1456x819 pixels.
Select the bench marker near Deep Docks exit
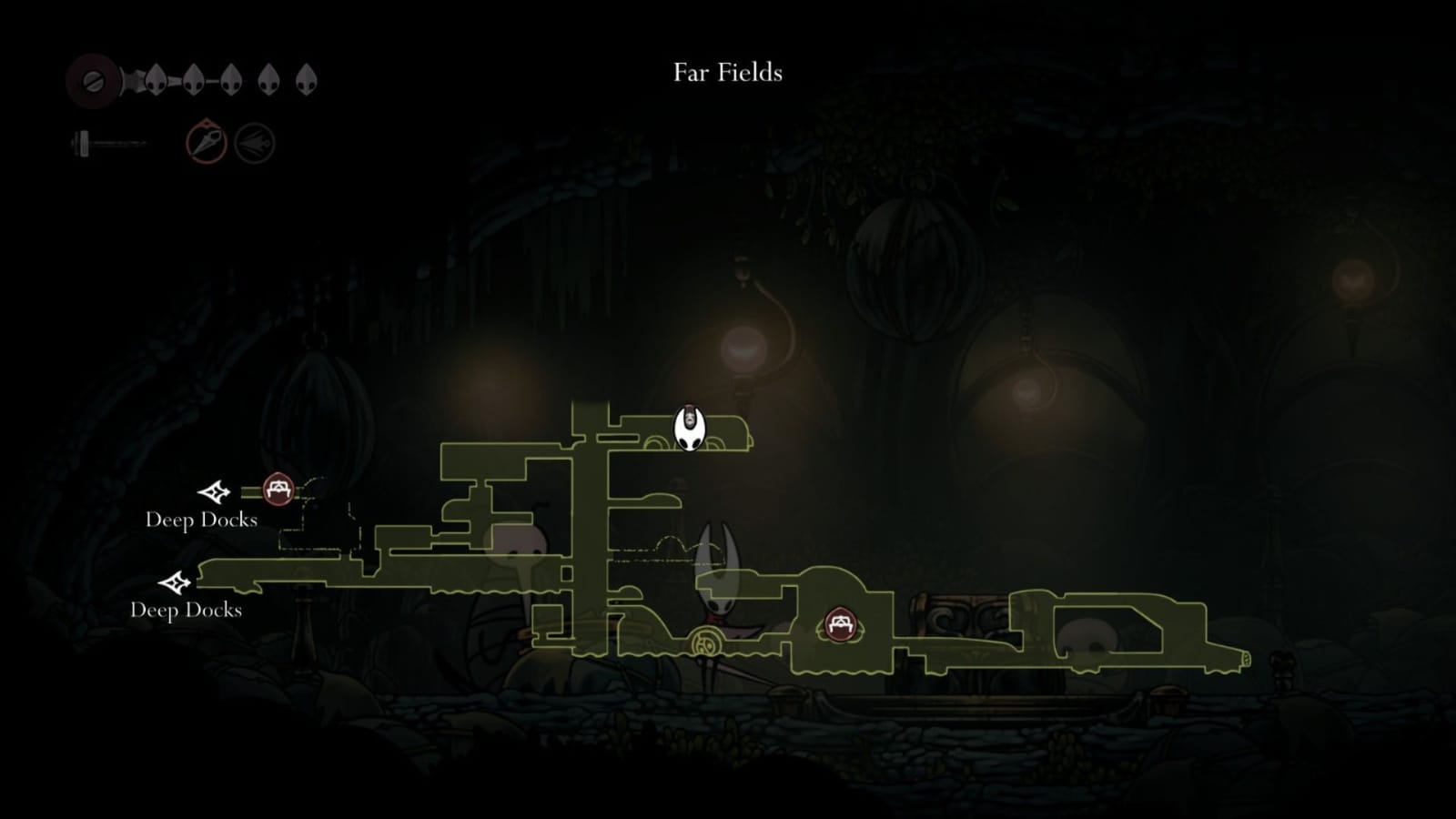tap(277, 489)
